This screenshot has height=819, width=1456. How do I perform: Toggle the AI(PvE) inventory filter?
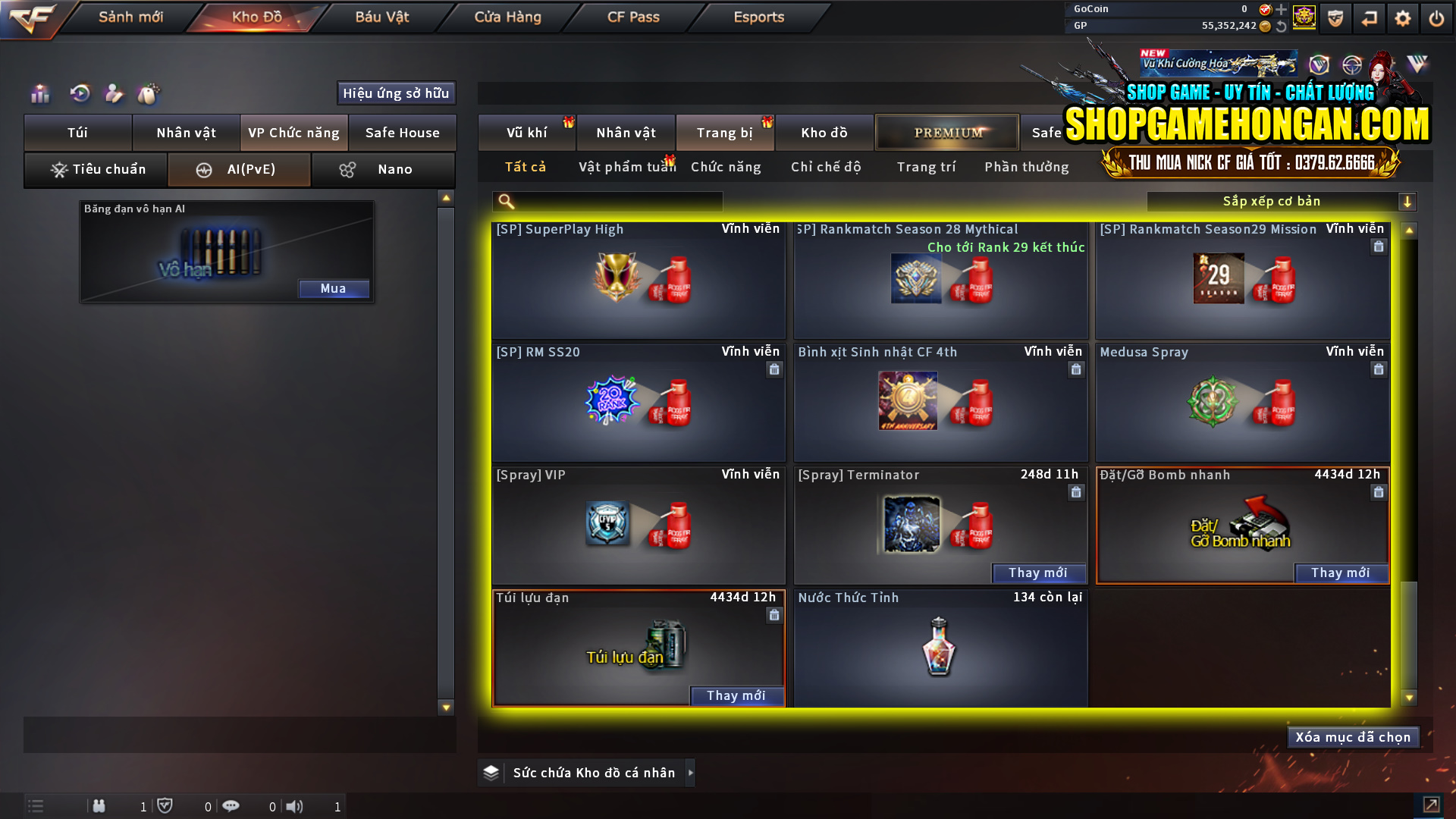click(238, 170)
